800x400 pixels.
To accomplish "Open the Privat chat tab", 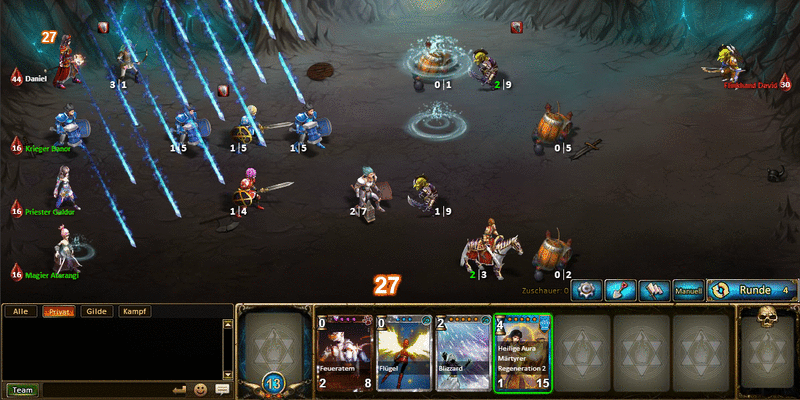I will tap(58, 312).
